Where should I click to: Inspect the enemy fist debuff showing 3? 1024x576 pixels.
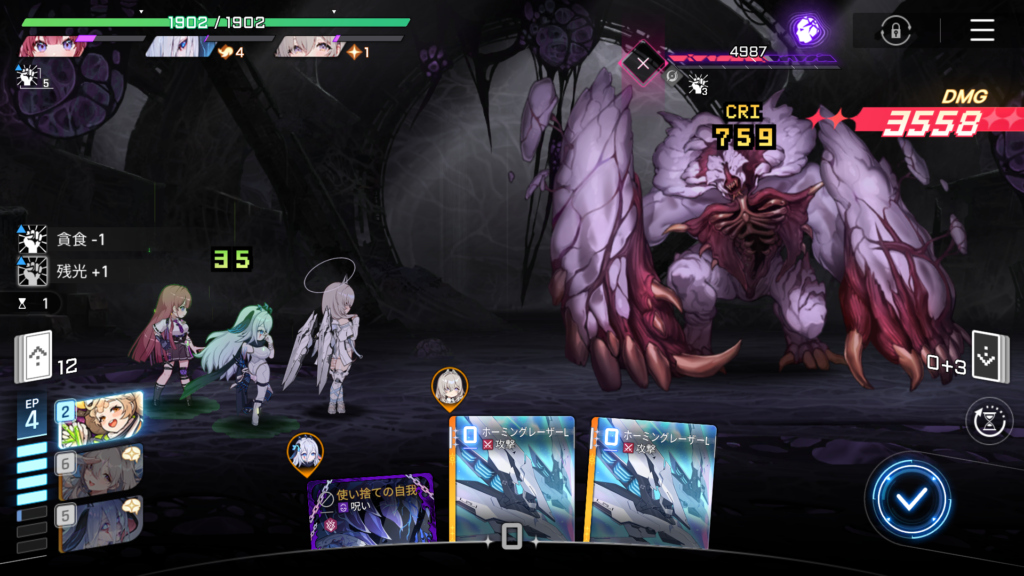click(x=699, y=84)
